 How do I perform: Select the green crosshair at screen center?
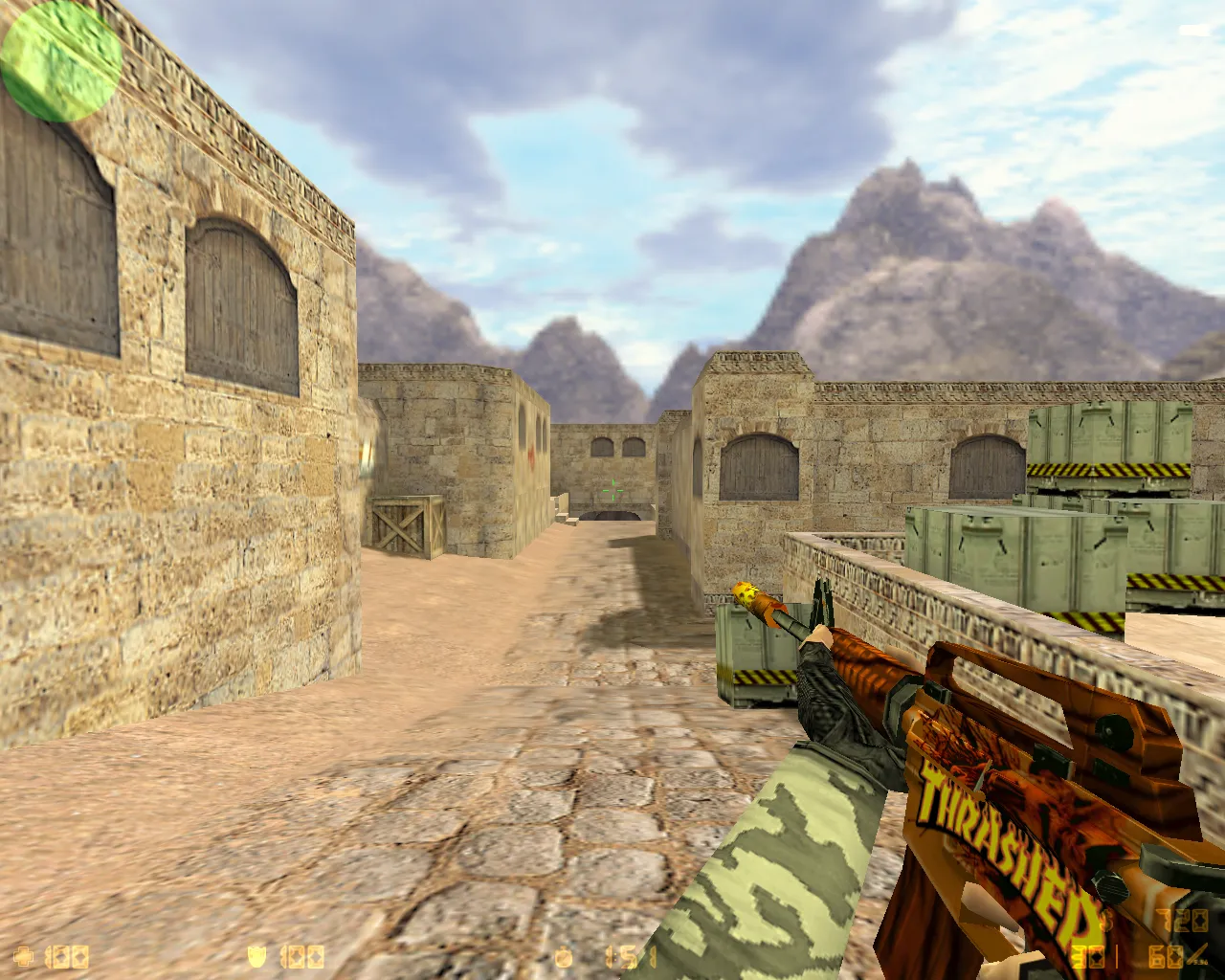pyautogui.click(x=612, y=490)
